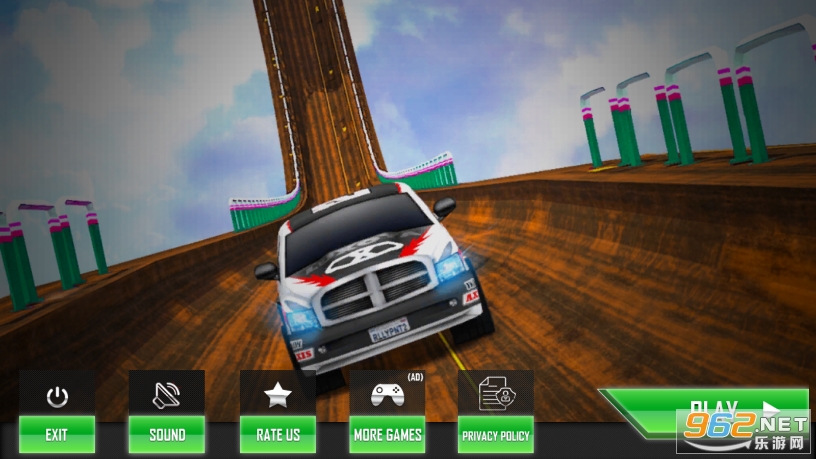
Task: Open the RATE US option
Action: 278,434
